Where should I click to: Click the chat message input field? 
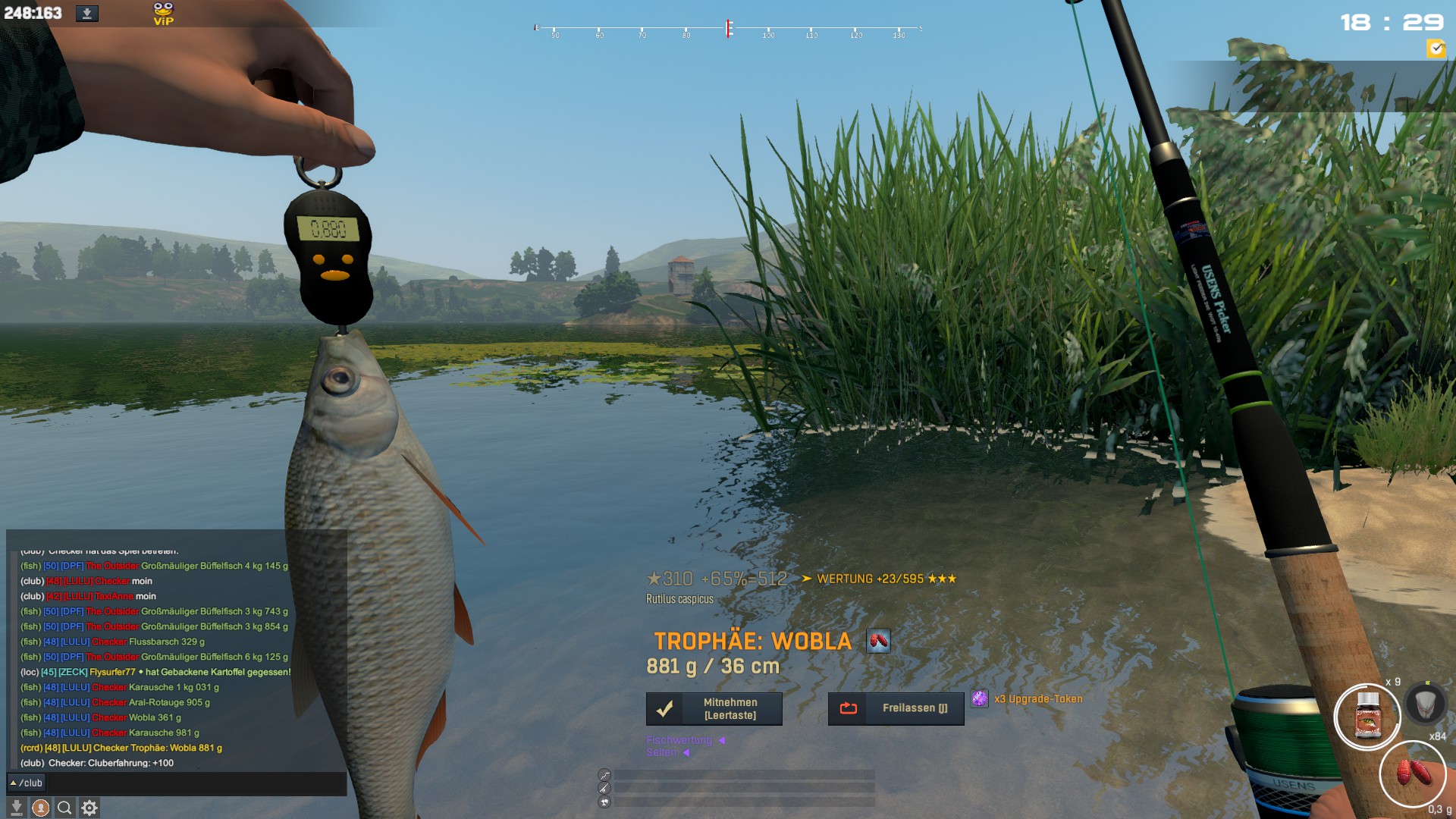(196, 783)
